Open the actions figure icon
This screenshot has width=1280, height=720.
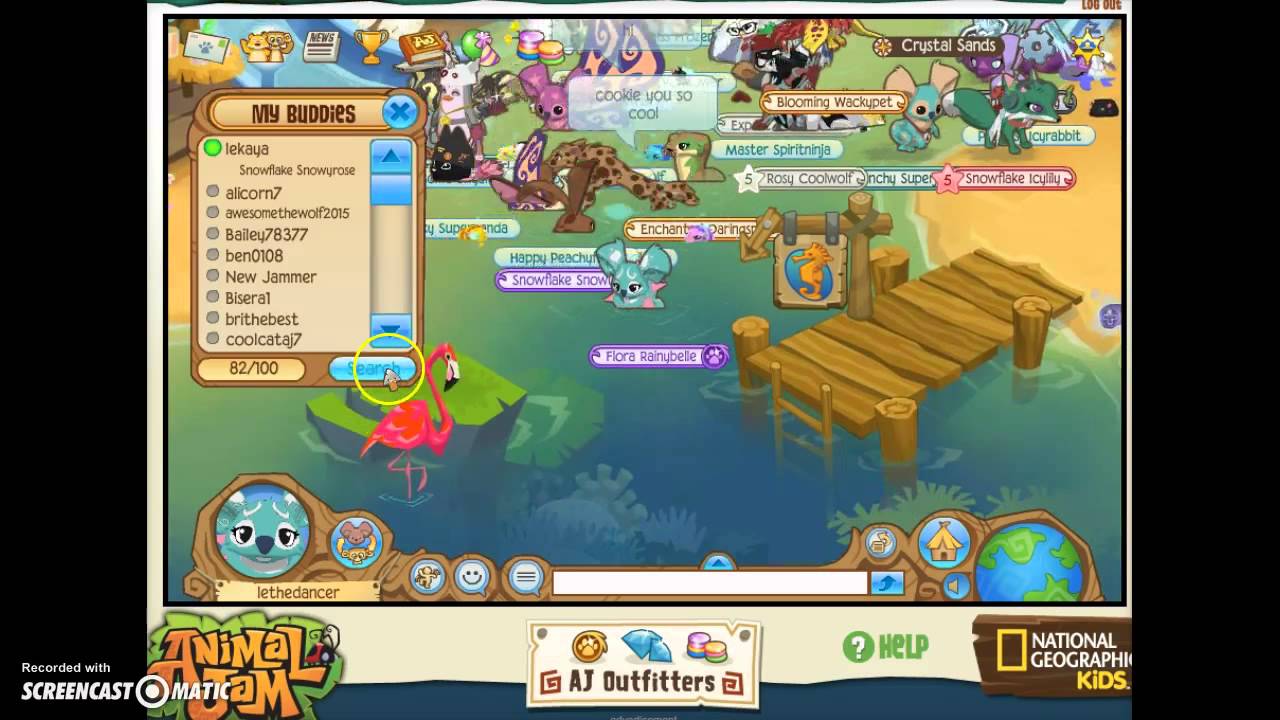tap(427, 575)
